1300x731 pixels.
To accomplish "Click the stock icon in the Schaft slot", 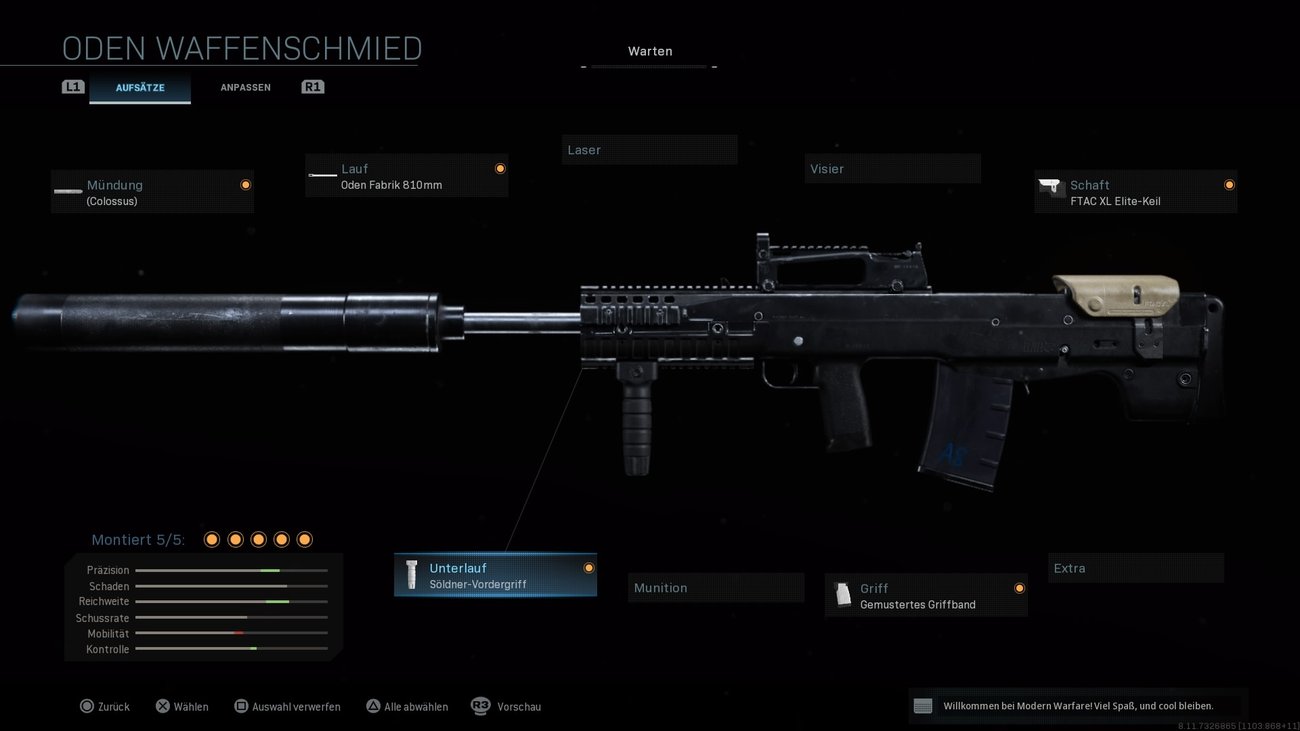I will click(x=1051, y=187).
